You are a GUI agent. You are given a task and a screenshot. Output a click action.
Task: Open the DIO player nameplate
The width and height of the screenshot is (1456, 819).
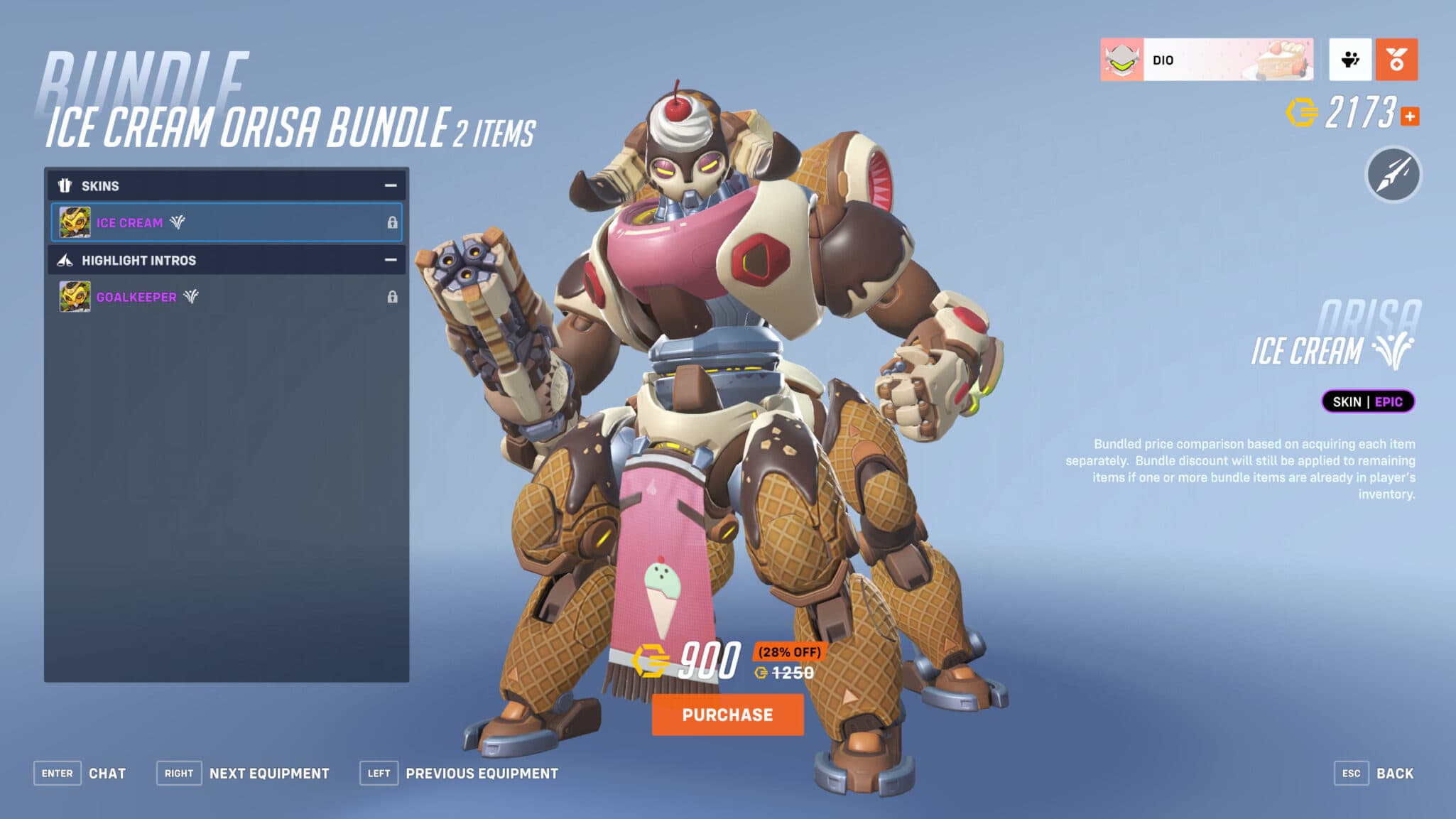[1207, 60]
